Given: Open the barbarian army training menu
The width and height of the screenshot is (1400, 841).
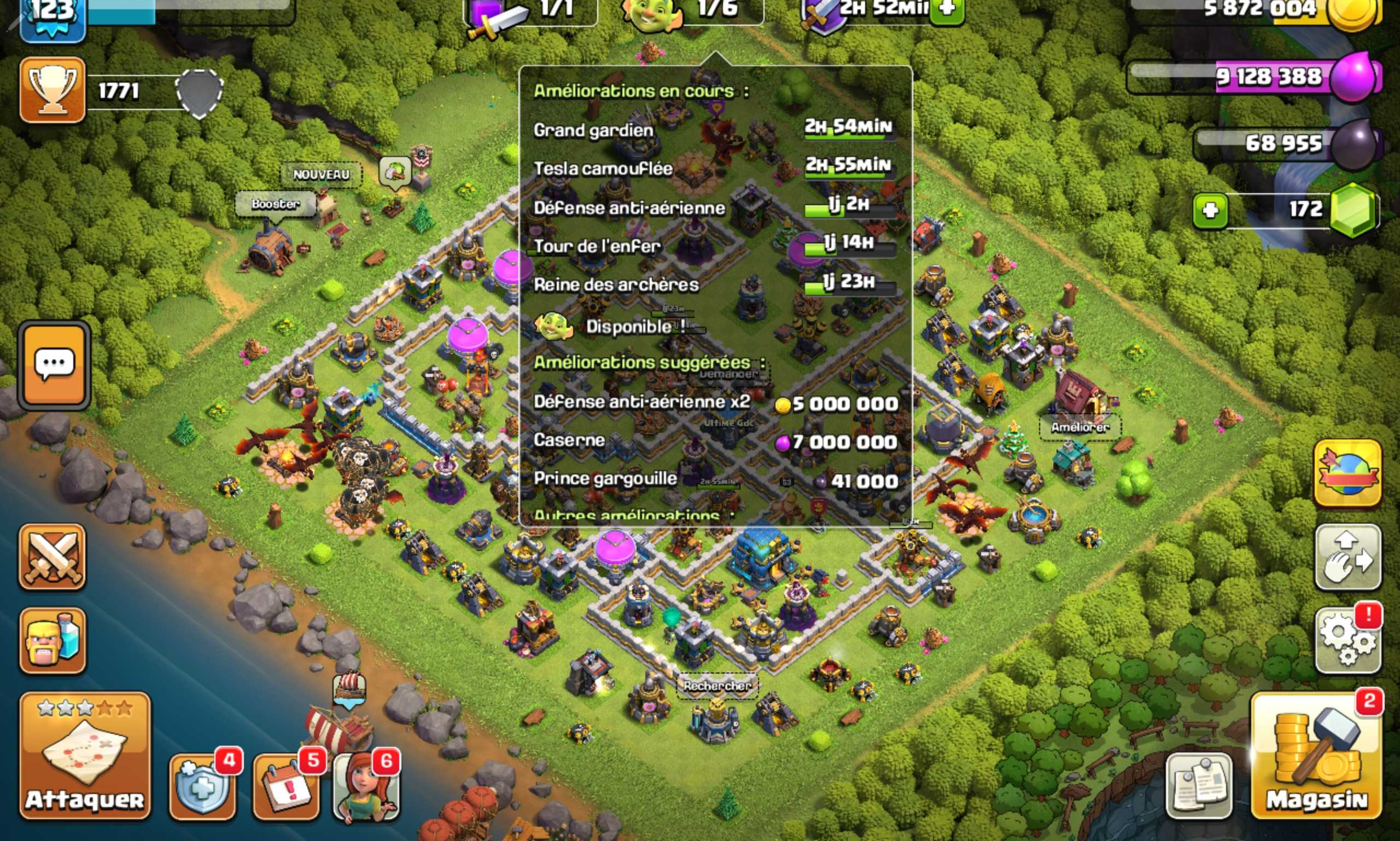Looking at the screenshot, I should [52, 640].
